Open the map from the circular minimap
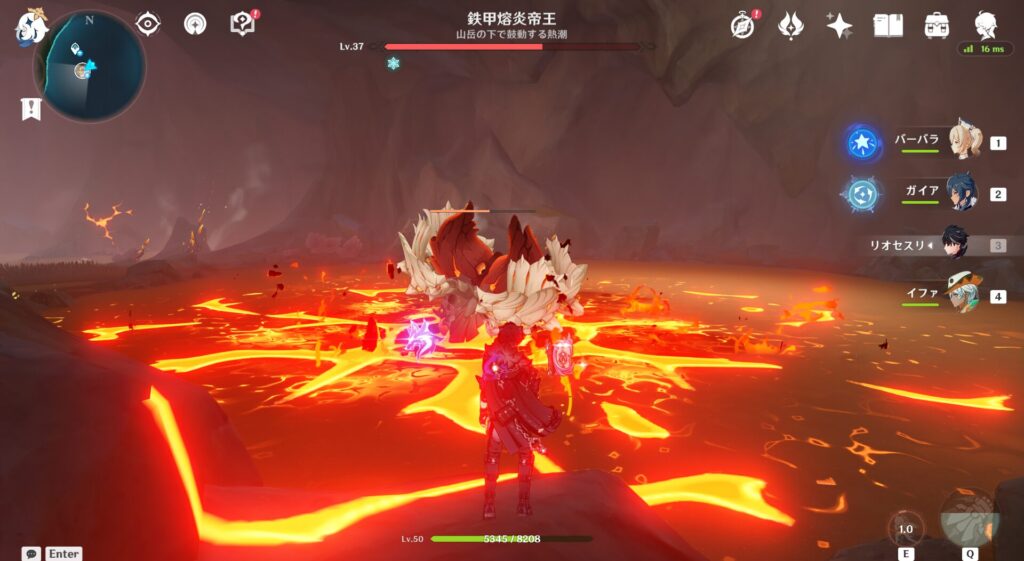The image size is (1024, 561). pyautogui.click(x=89, y=67)
